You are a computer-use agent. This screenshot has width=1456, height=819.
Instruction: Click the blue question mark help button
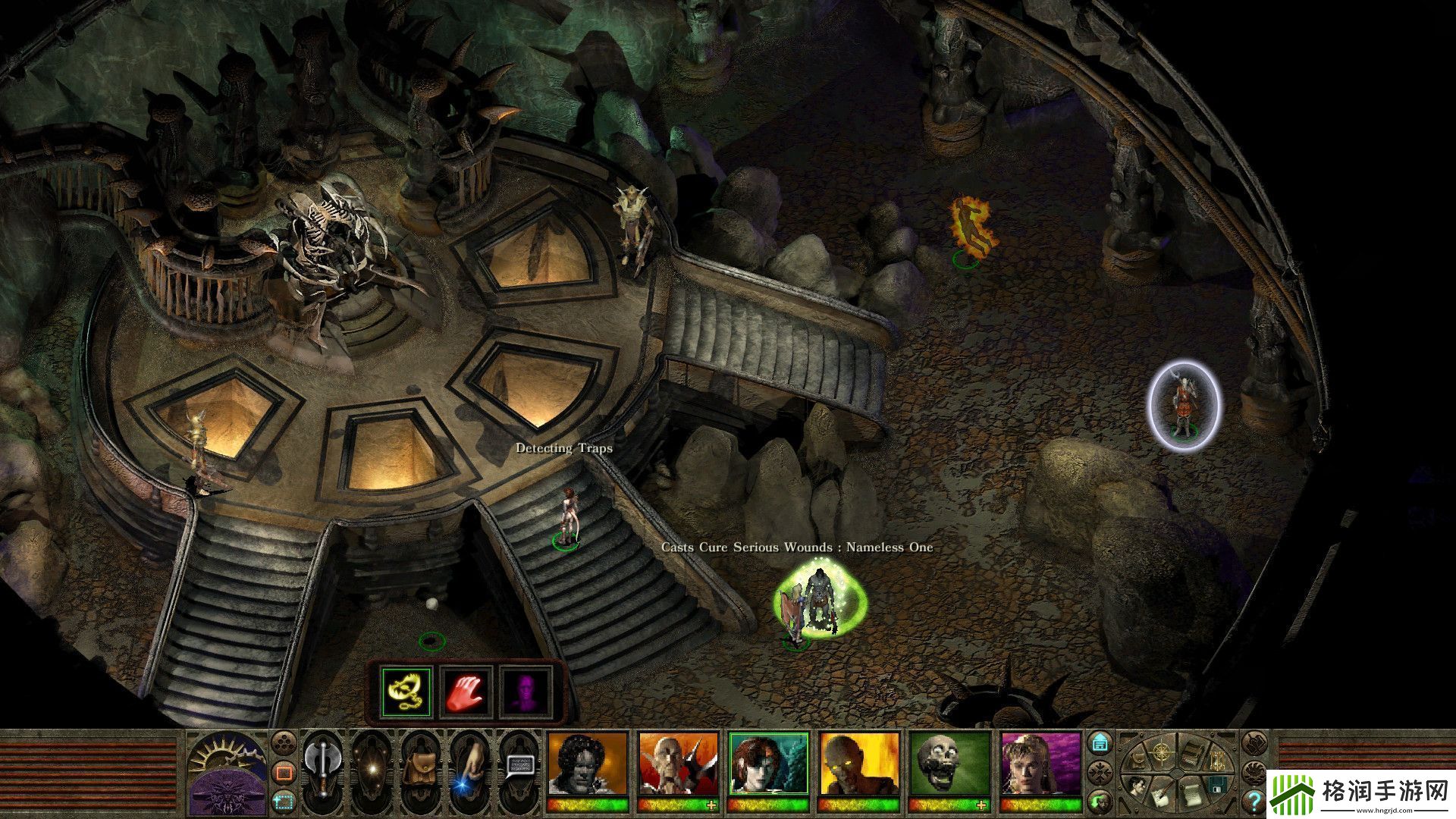1255,801
